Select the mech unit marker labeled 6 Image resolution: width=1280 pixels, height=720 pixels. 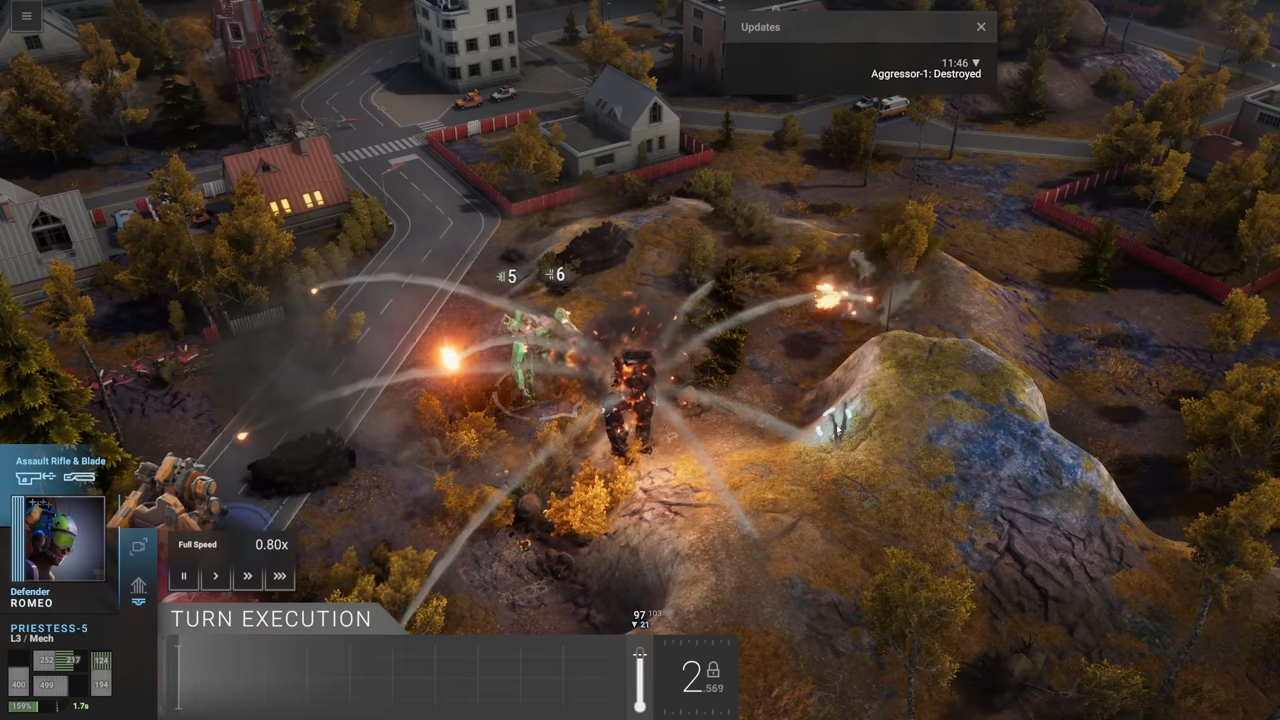tap(556, 274)
